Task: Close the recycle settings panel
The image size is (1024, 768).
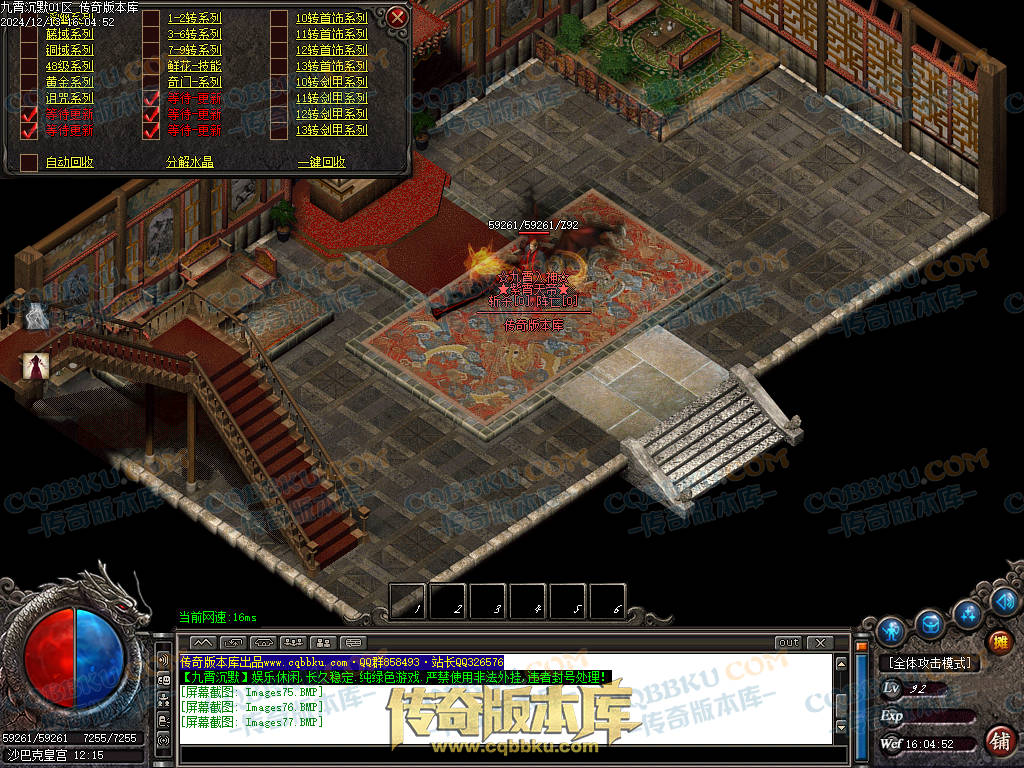Action: pyautogui.click(x=397, y=18)
